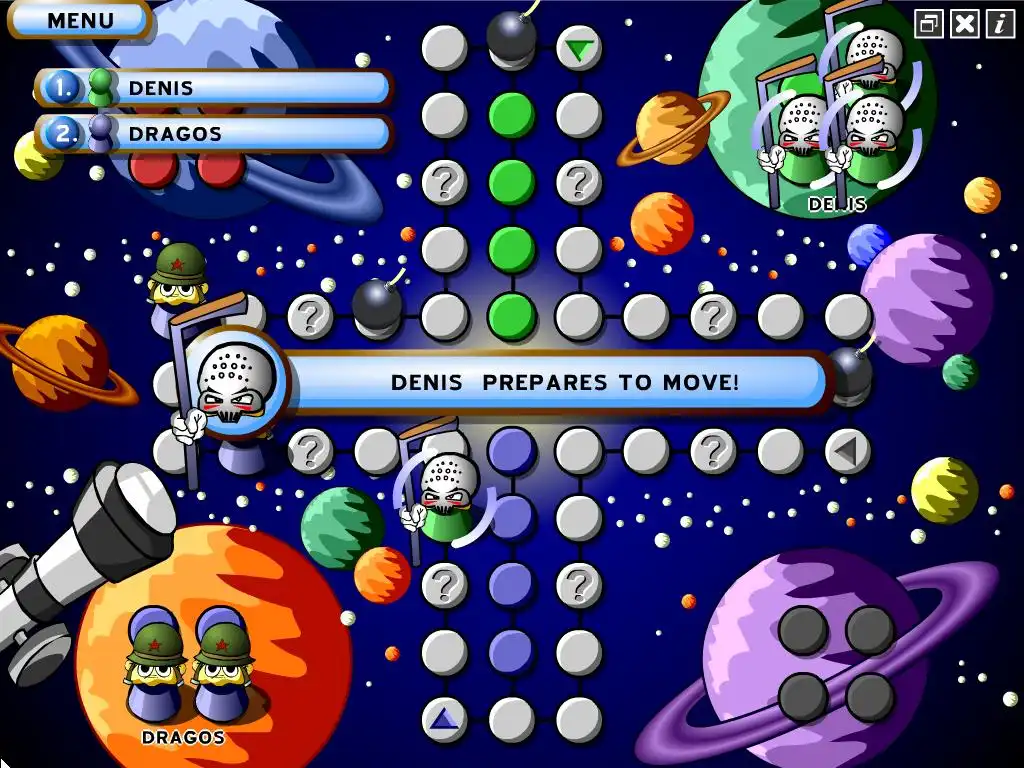Click the window restore button
The height and width of the screenshot is (768, 1024).
tap(930, 23)
